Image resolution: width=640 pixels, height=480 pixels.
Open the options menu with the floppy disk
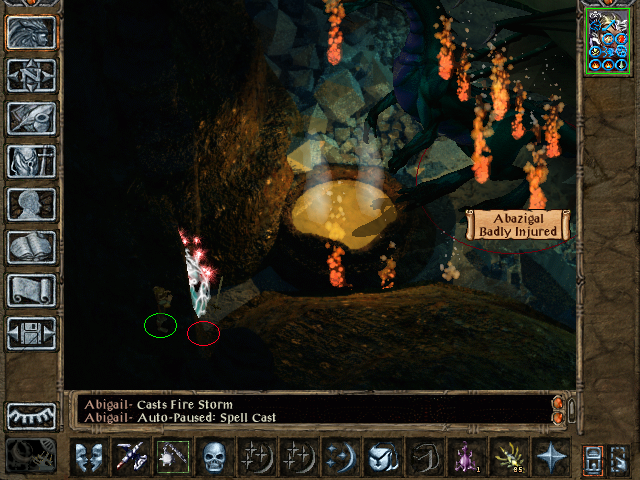tap(31, 333)
